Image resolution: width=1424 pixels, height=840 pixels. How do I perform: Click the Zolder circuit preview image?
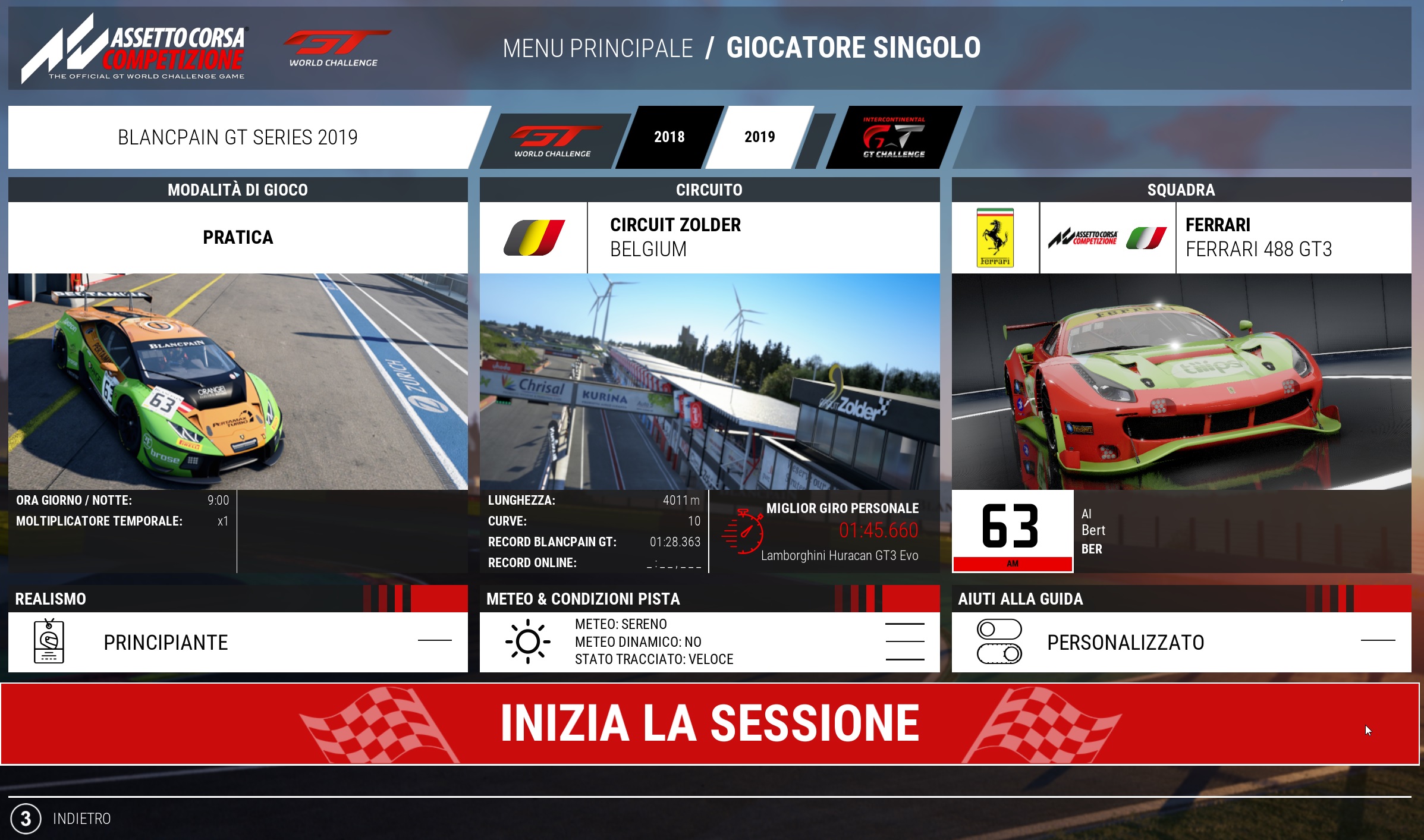click(x=709, y=381)
